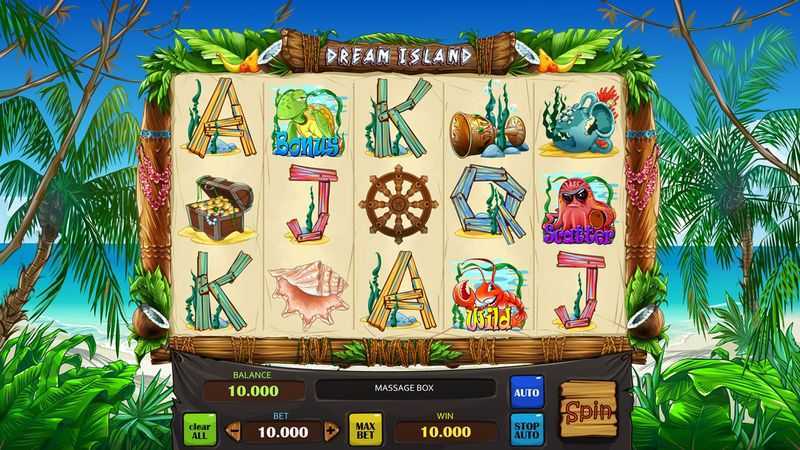The image size is (800, 450).
Task: Decrease the bet with the minus arrow
Action: point(233,432)
